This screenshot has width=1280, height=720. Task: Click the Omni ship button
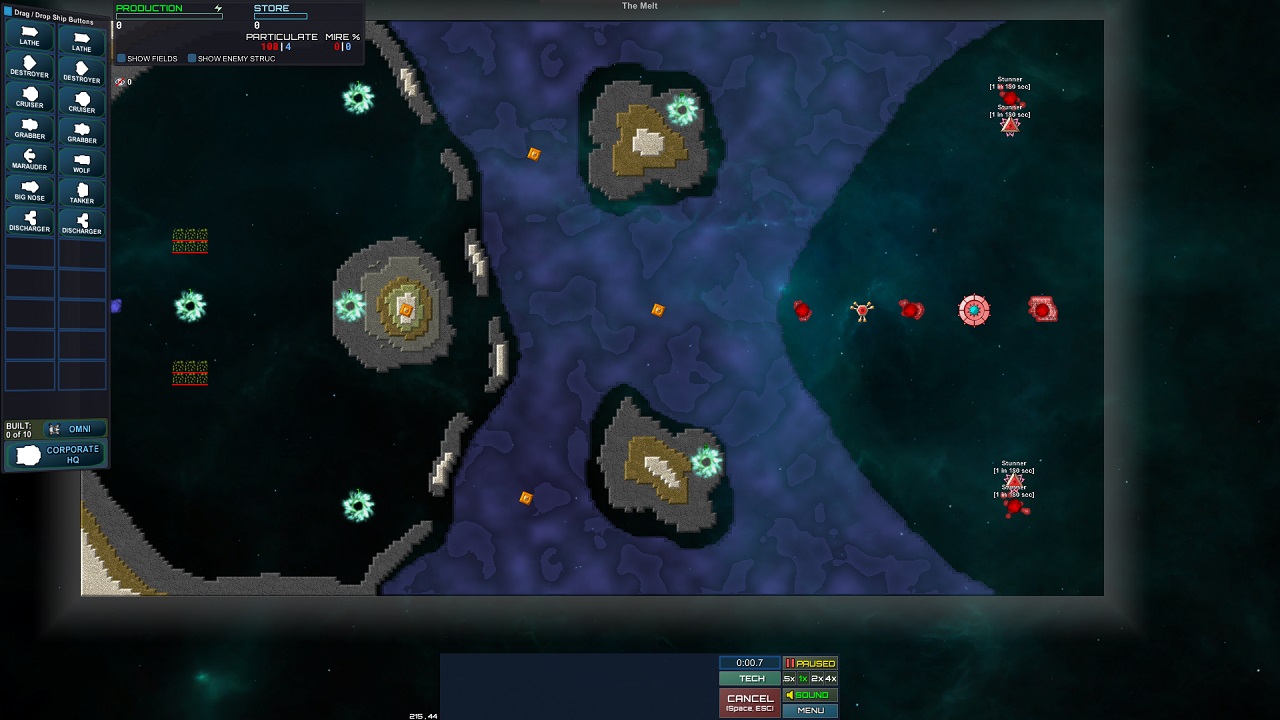[x=73, y=429]
